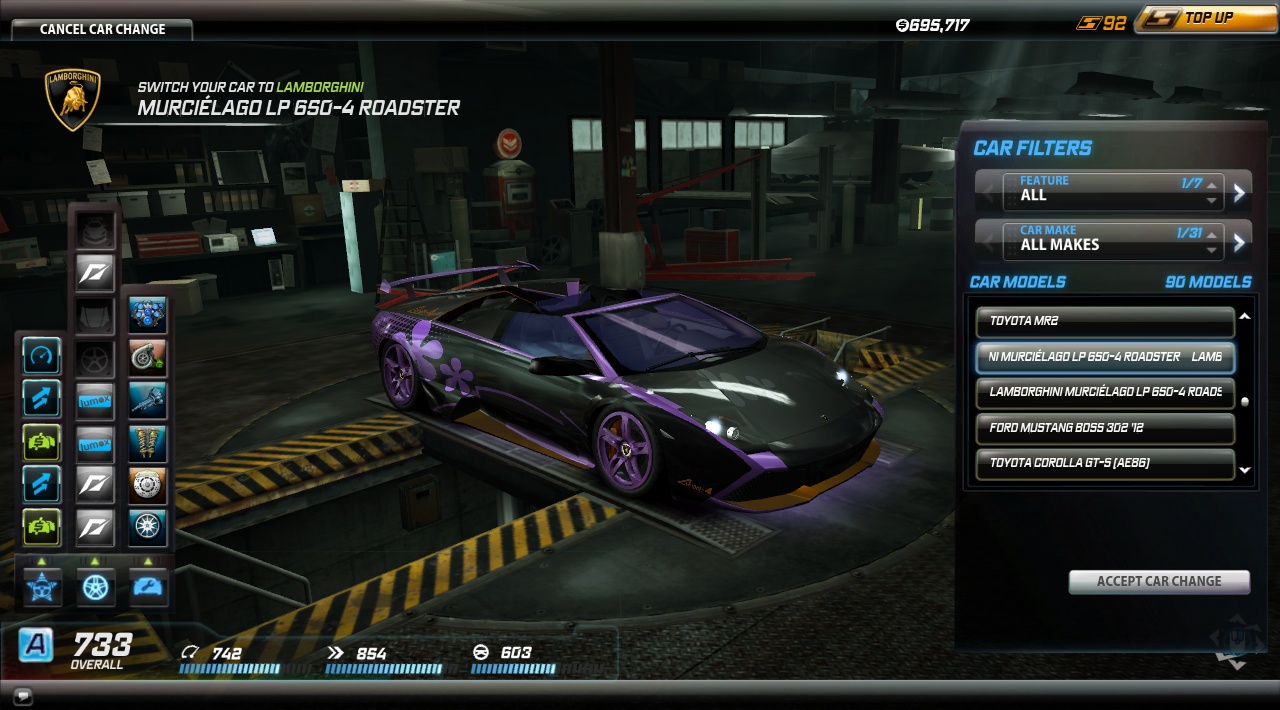
Task: Pick the Toyota Corolla GT-S (AE86)
Action: pos(1105,464)
